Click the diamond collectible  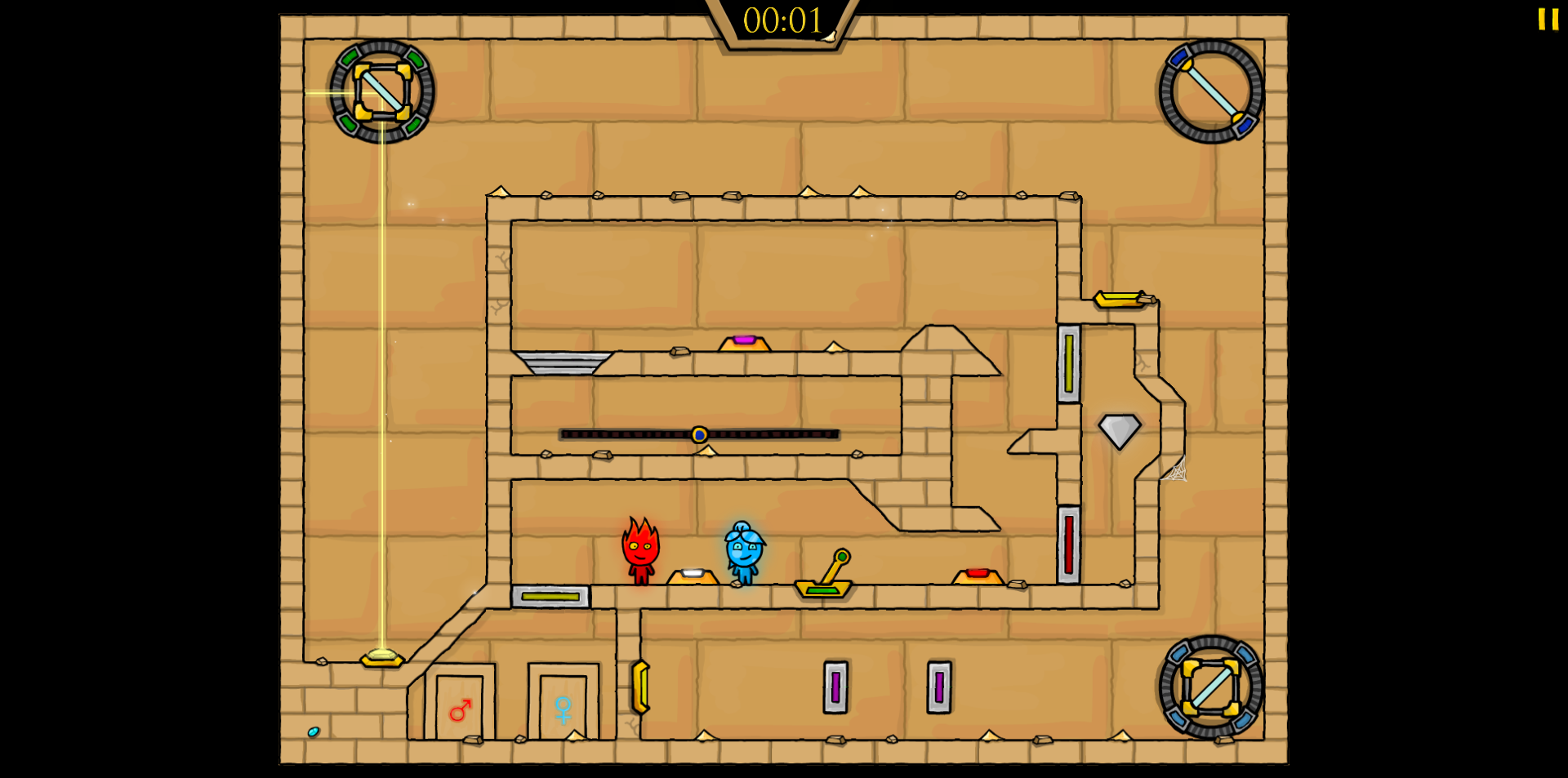click(1120, 430)
